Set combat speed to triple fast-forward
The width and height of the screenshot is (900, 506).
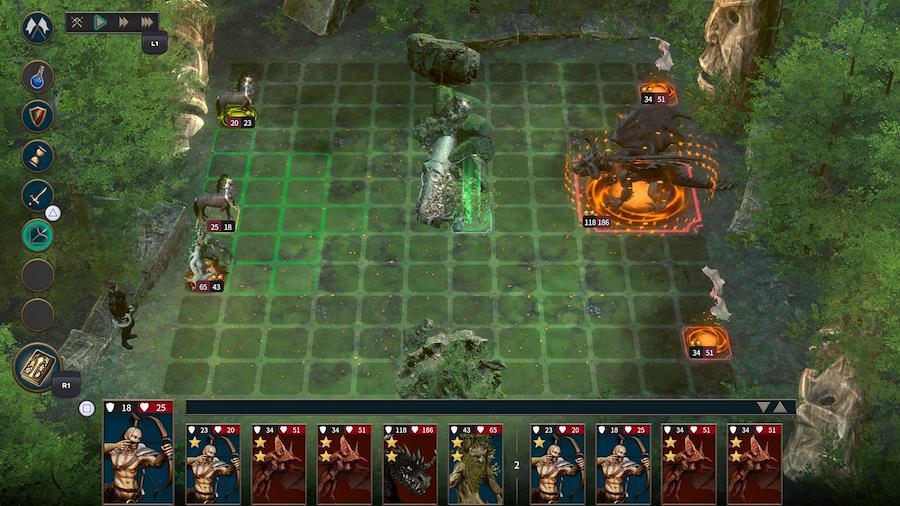(x=146, y=22)
